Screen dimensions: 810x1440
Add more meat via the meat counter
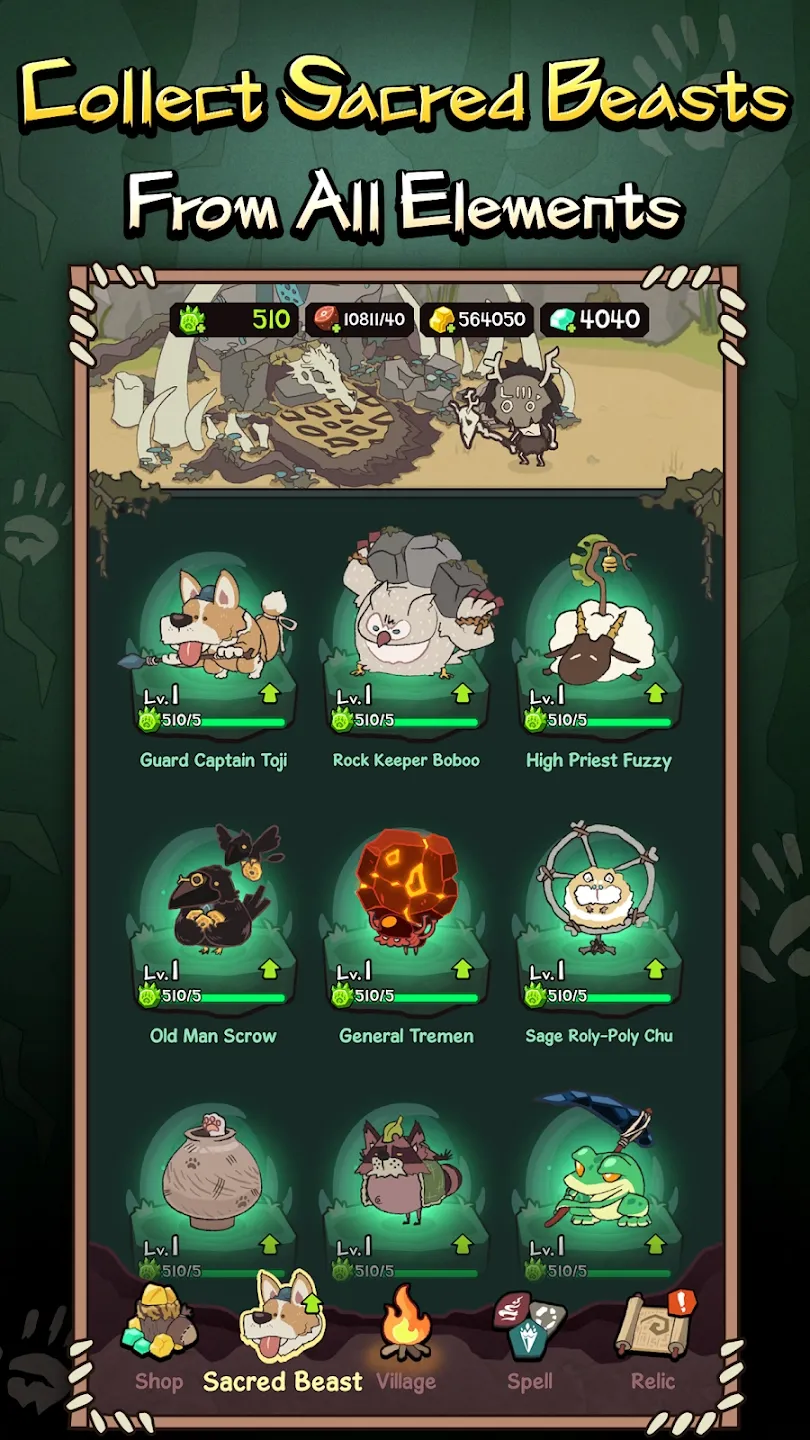click(x=358, y=320)
